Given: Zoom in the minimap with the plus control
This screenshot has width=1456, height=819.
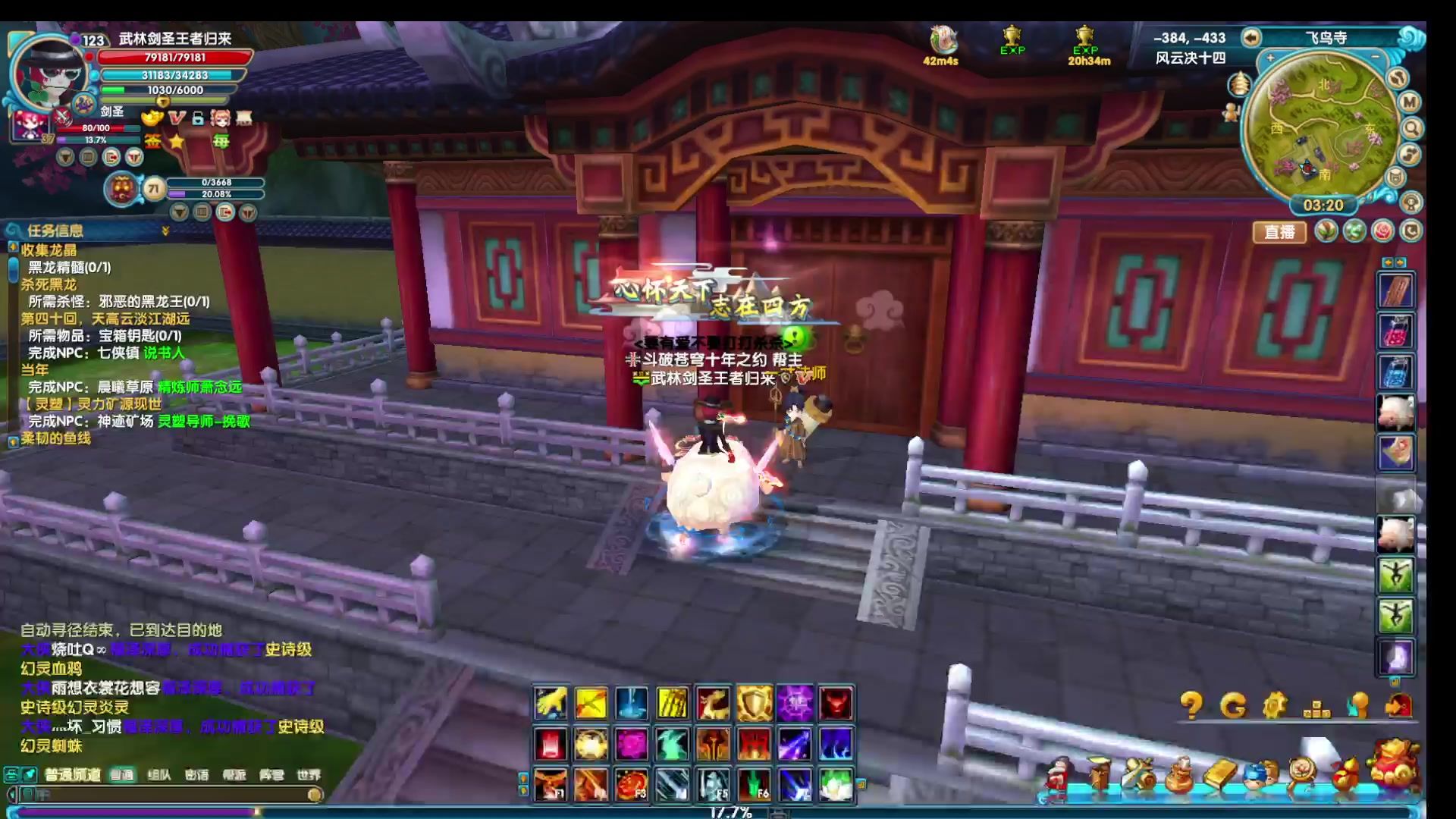Looking at the screenshot, I should (1269, 56).
